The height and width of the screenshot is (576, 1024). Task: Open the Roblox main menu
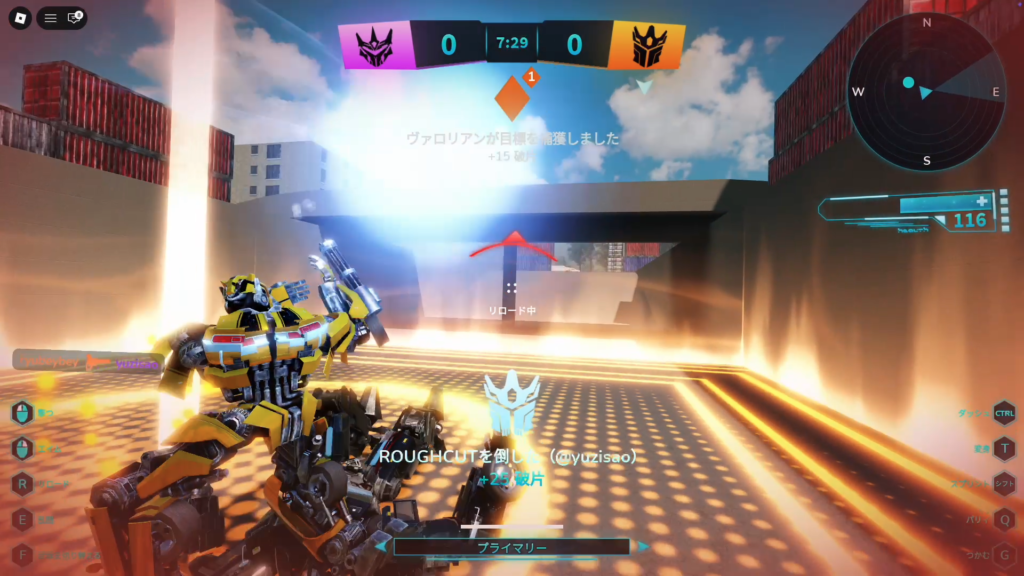click(x=15, y=18)
